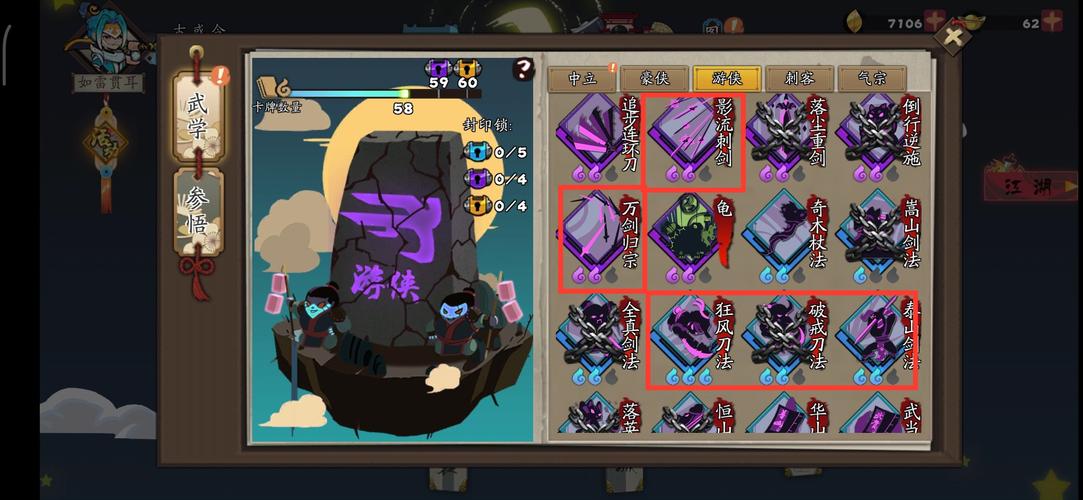The image size is (1083, 500).
Task: Choose the green 龟 card
Action: click(692, 239)
